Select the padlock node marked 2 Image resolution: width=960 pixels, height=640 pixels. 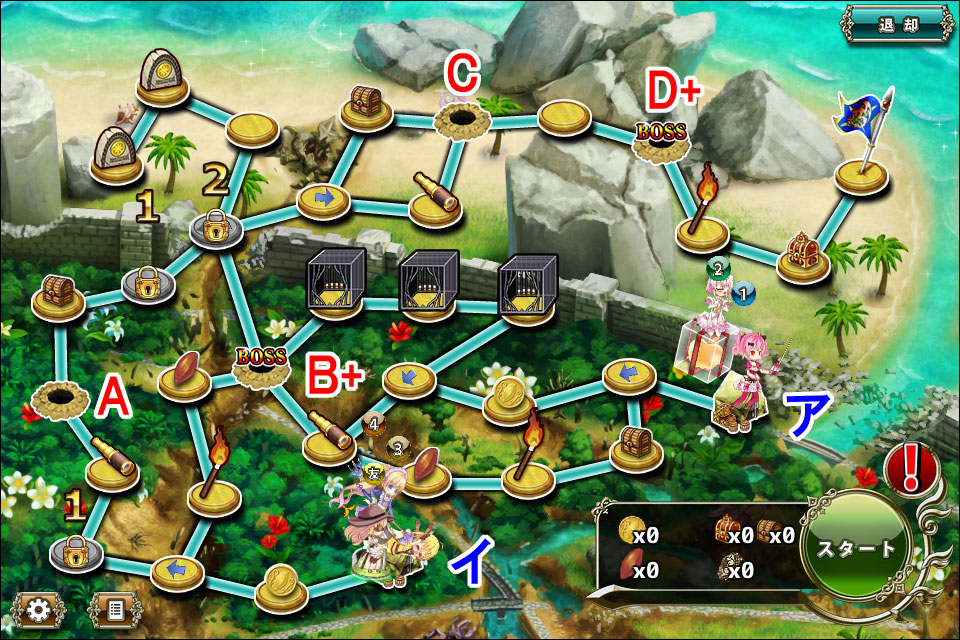point(217,227)
